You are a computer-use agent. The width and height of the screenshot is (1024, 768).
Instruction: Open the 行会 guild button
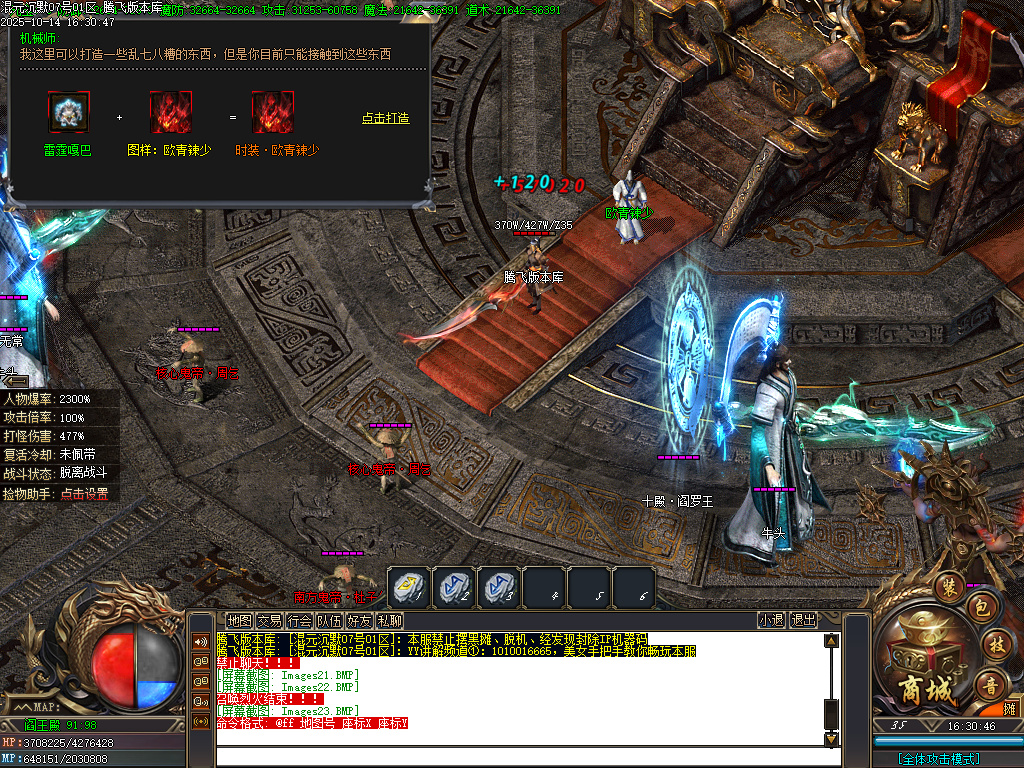coord(299,621)
